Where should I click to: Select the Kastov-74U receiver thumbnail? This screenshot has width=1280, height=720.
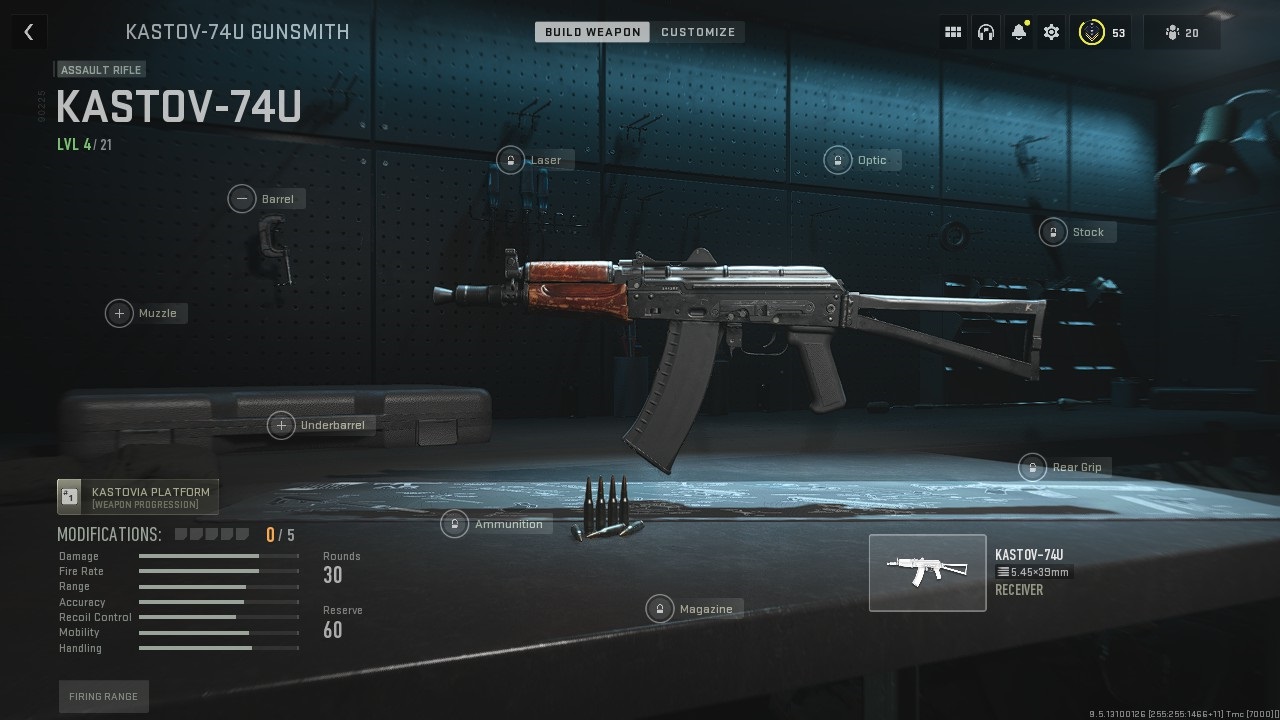coord(927,572)
